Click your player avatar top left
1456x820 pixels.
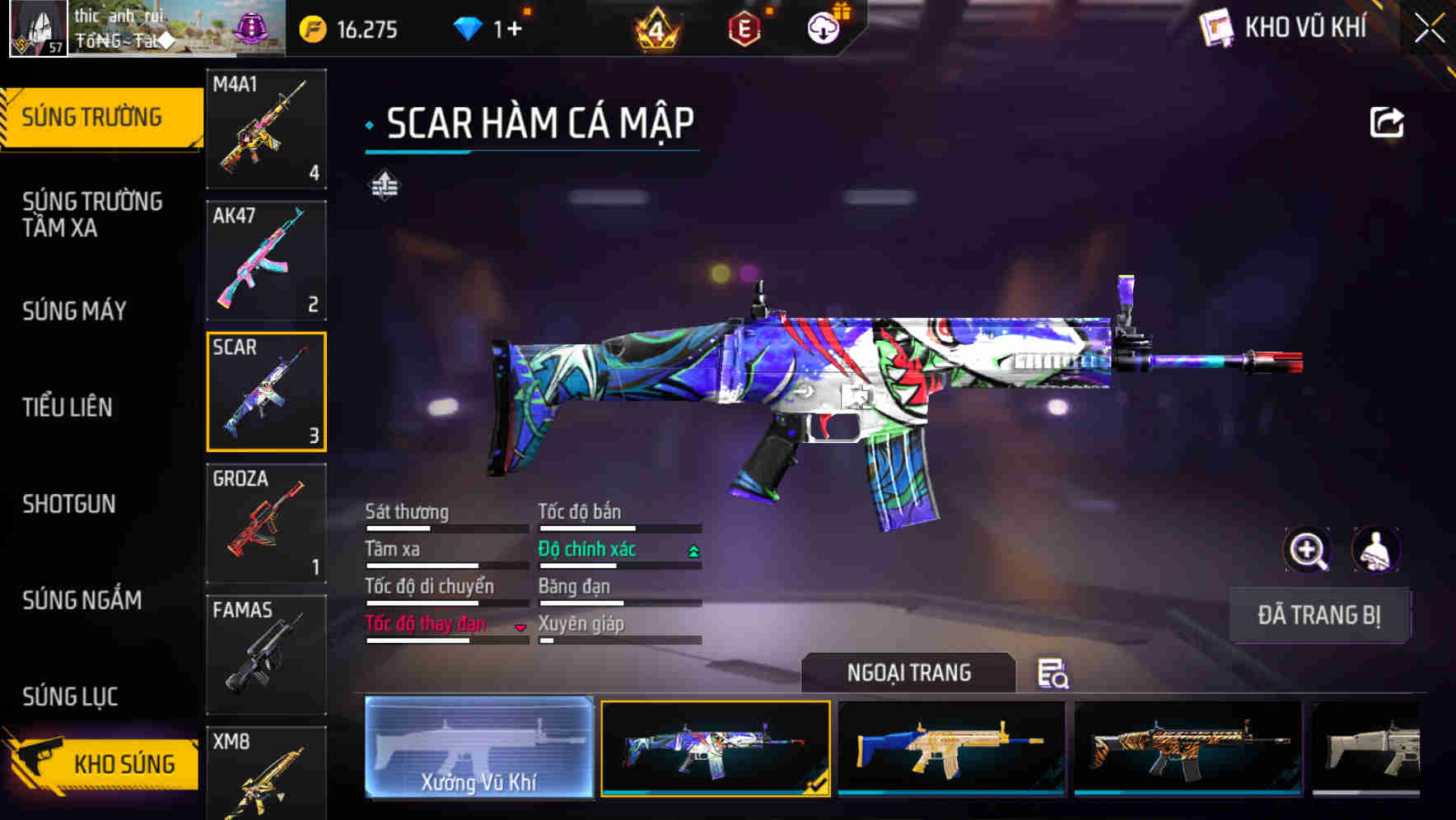(x=38, y=27)
